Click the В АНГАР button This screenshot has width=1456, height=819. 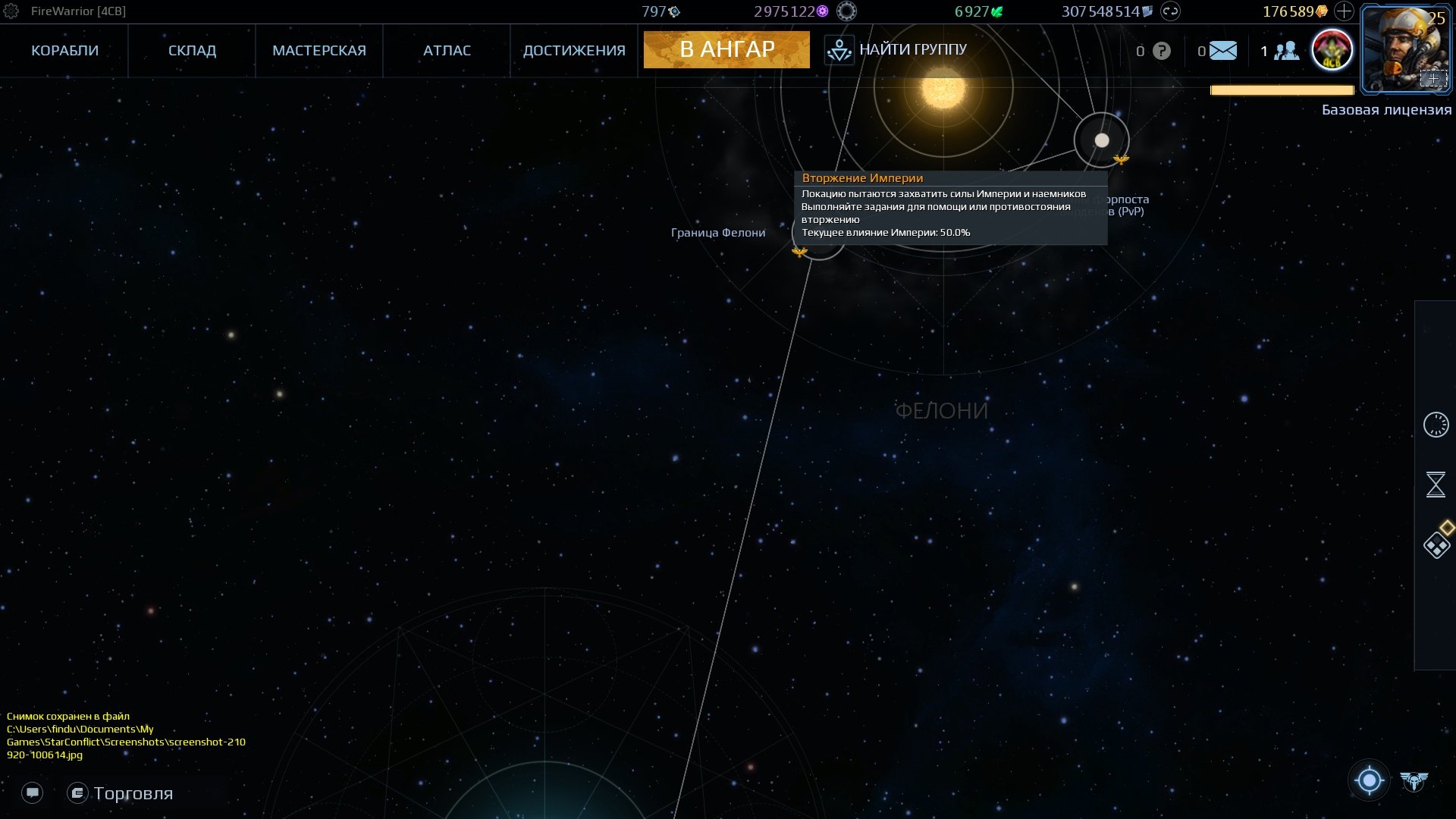click(x=726, y=50)
